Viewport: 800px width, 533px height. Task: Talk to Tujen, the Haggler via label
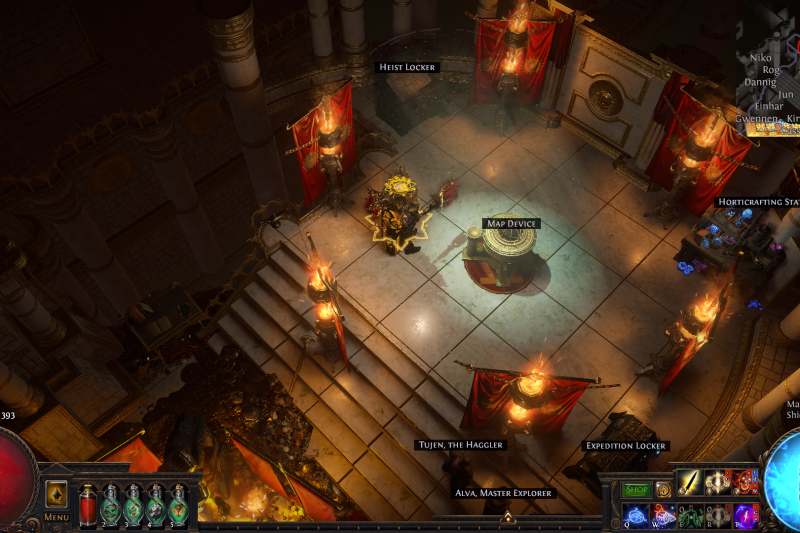[460, 445]
